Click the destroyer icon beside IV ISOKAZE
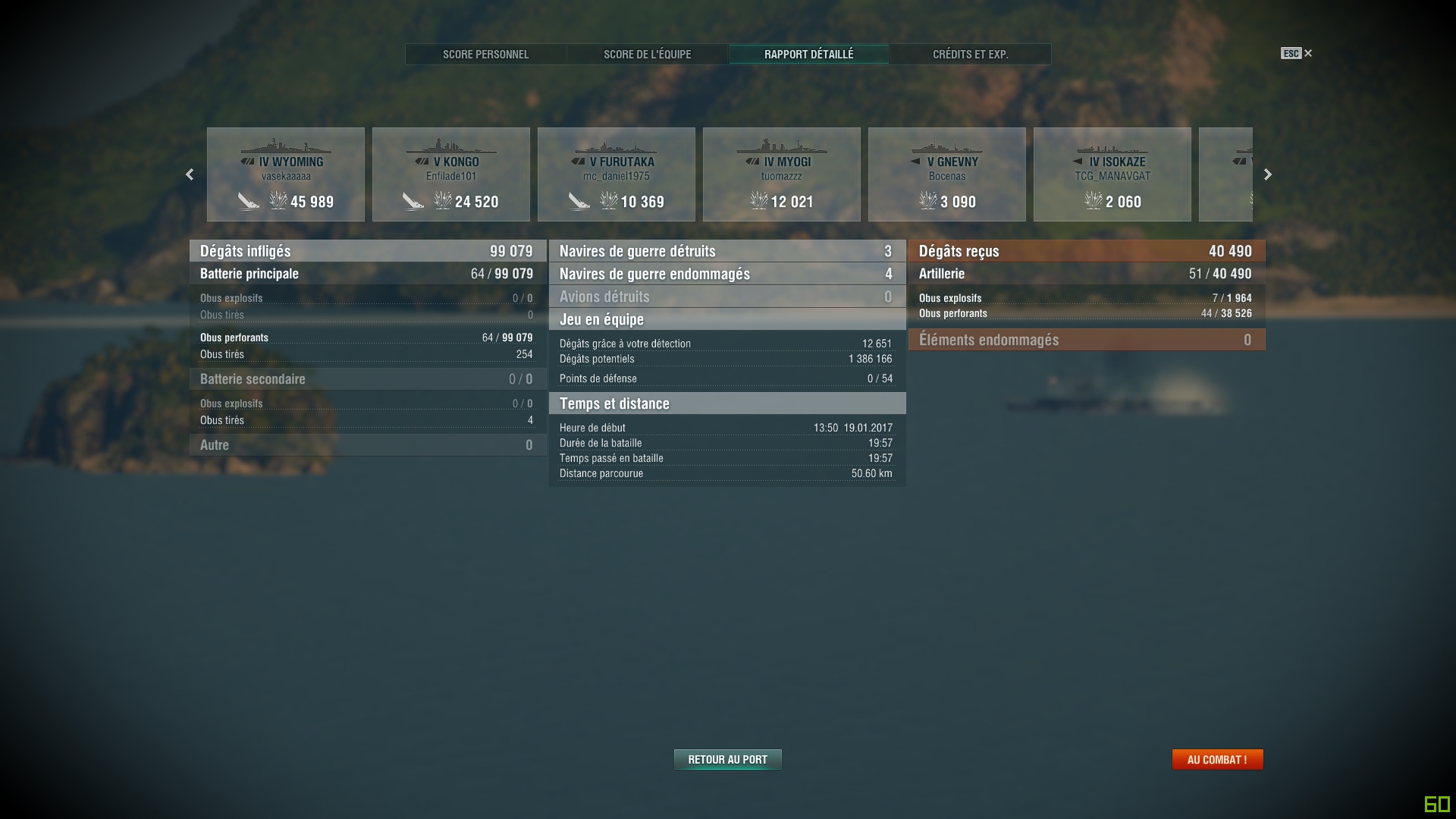1456x819 pixels. (1077, 162)
